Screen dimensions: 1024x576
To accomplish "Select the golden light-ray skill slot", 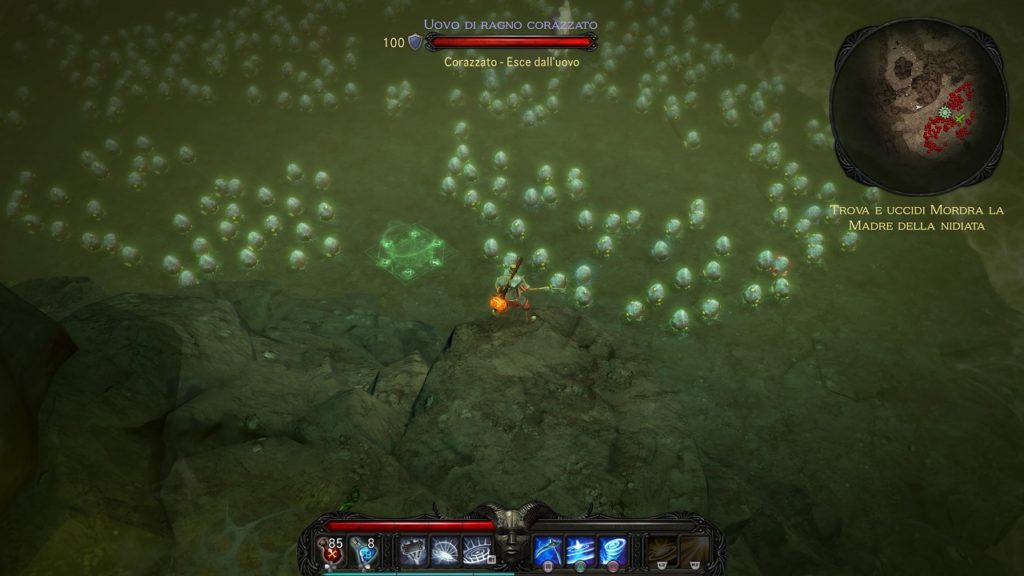I will [x=692, y=548].
